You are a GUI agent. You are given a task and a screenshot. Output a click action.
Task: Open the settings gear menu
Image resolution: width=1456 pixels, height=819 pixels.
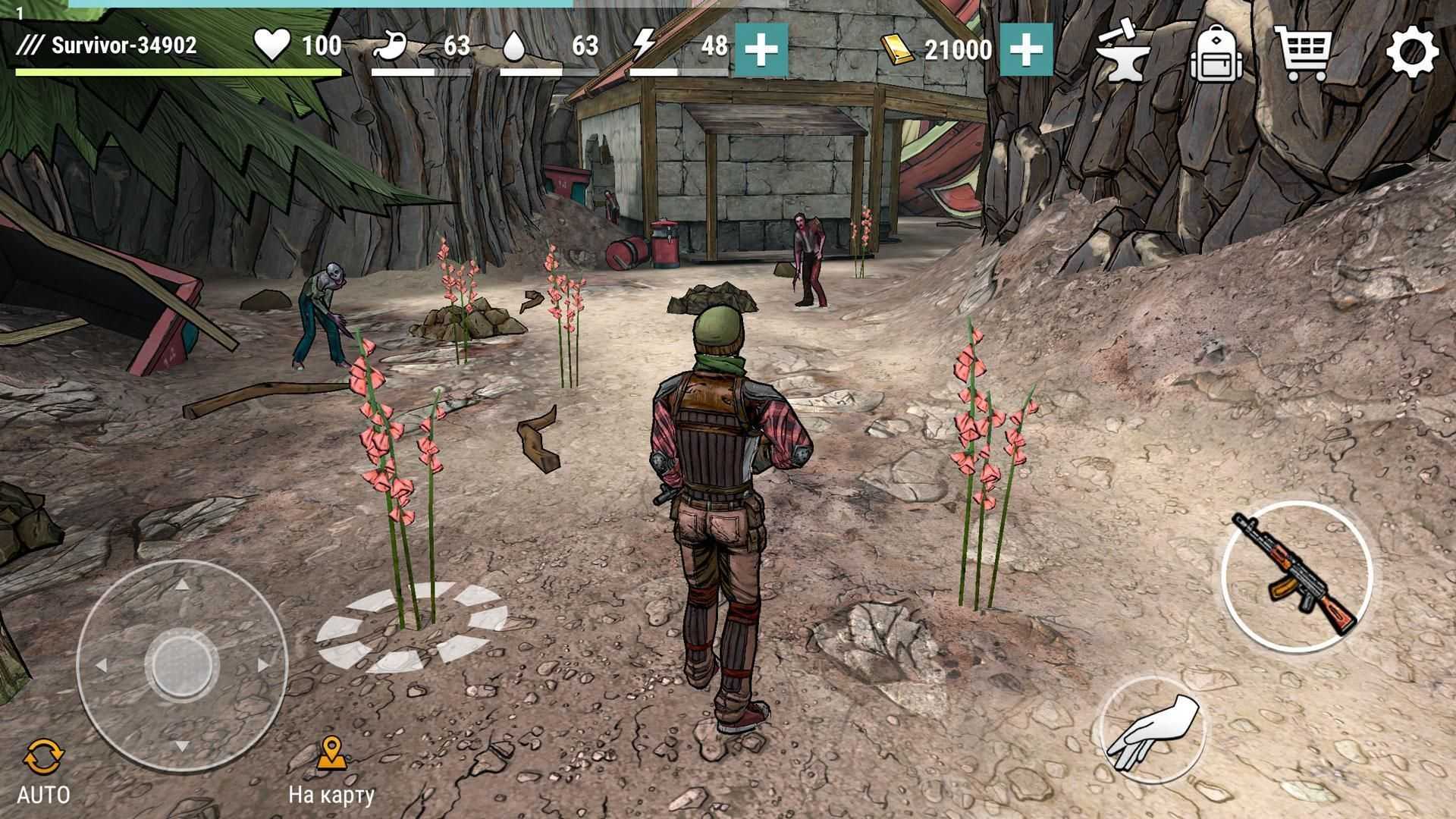point(1412,52)
